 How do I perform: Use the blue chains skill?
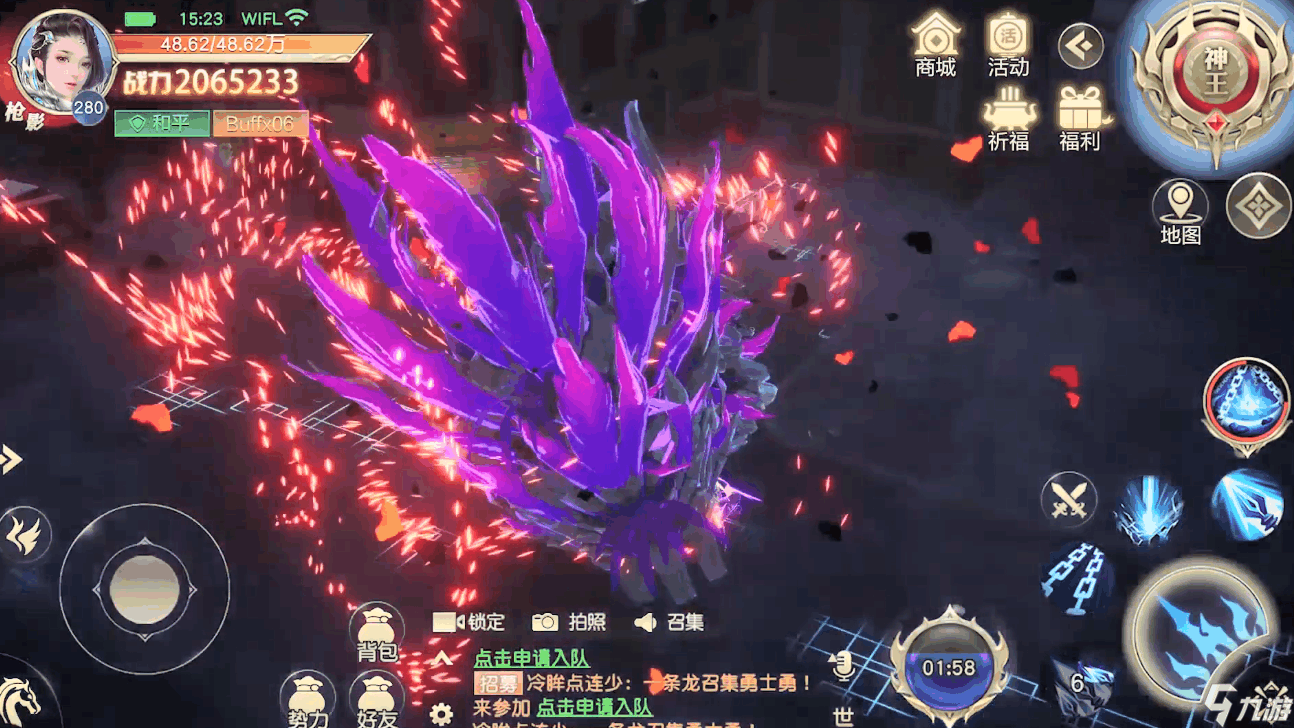pyautogui.click(x=1073, y=575)
